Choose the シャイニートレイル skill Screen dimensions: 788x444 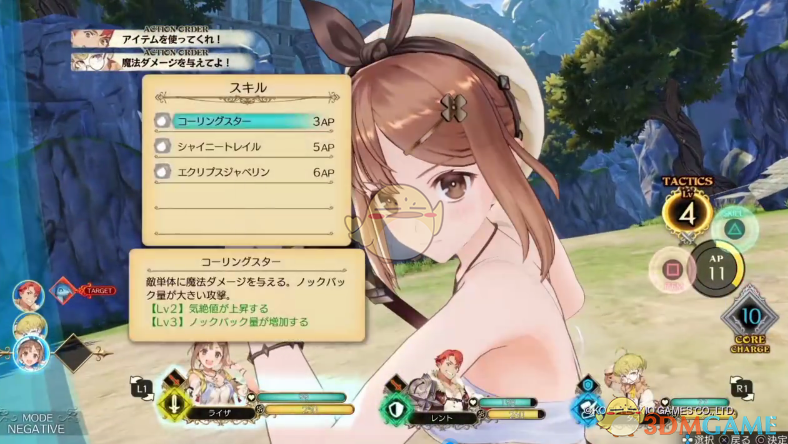click(243, 146)
